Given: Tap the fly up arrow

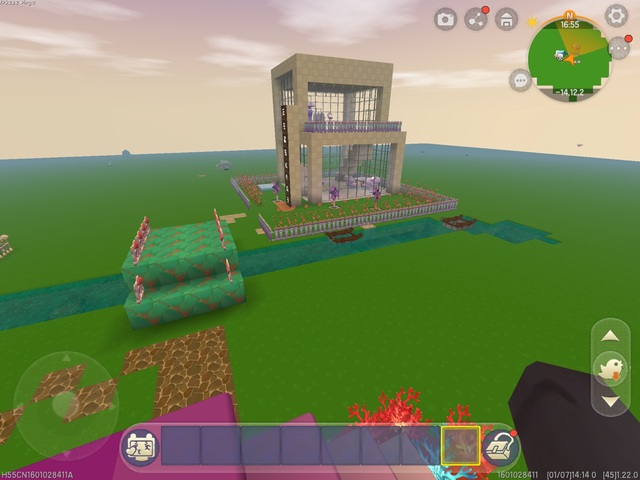Looking at the screenshot, I should [609, 337].
